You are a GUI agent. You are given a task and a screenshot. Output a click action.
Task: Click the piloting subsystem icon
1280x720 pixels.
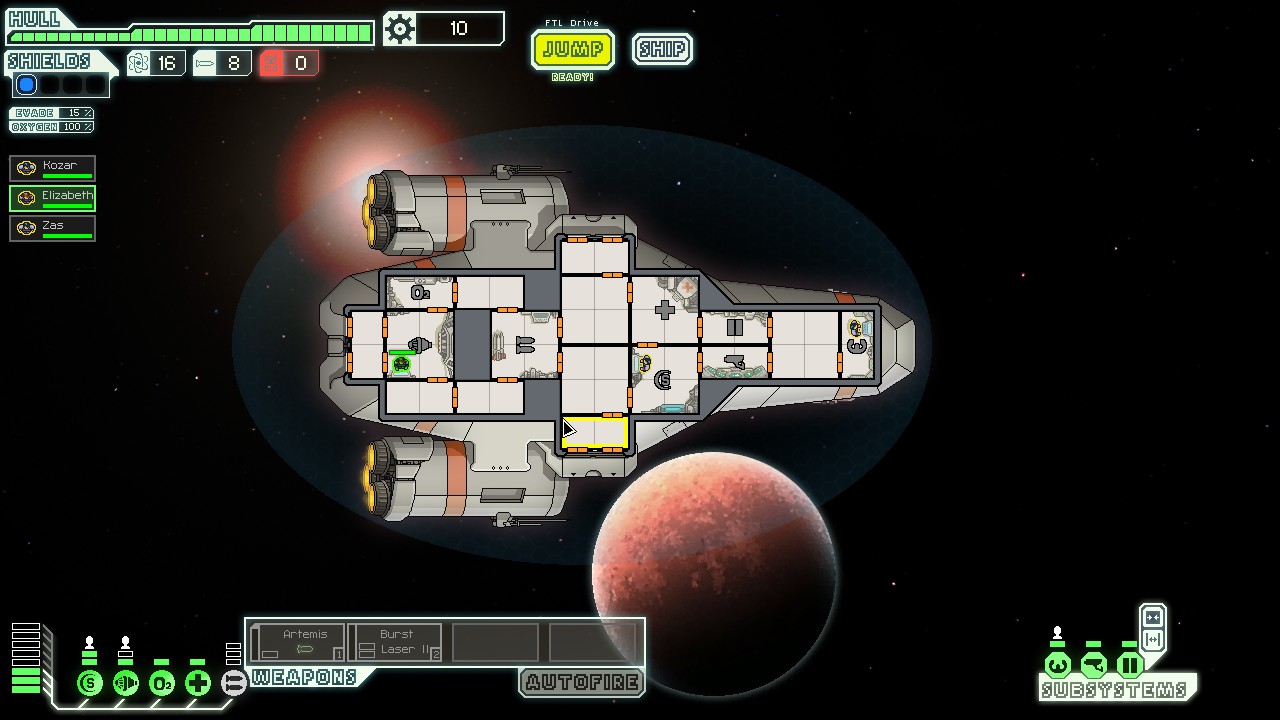tap(1057, 665)
